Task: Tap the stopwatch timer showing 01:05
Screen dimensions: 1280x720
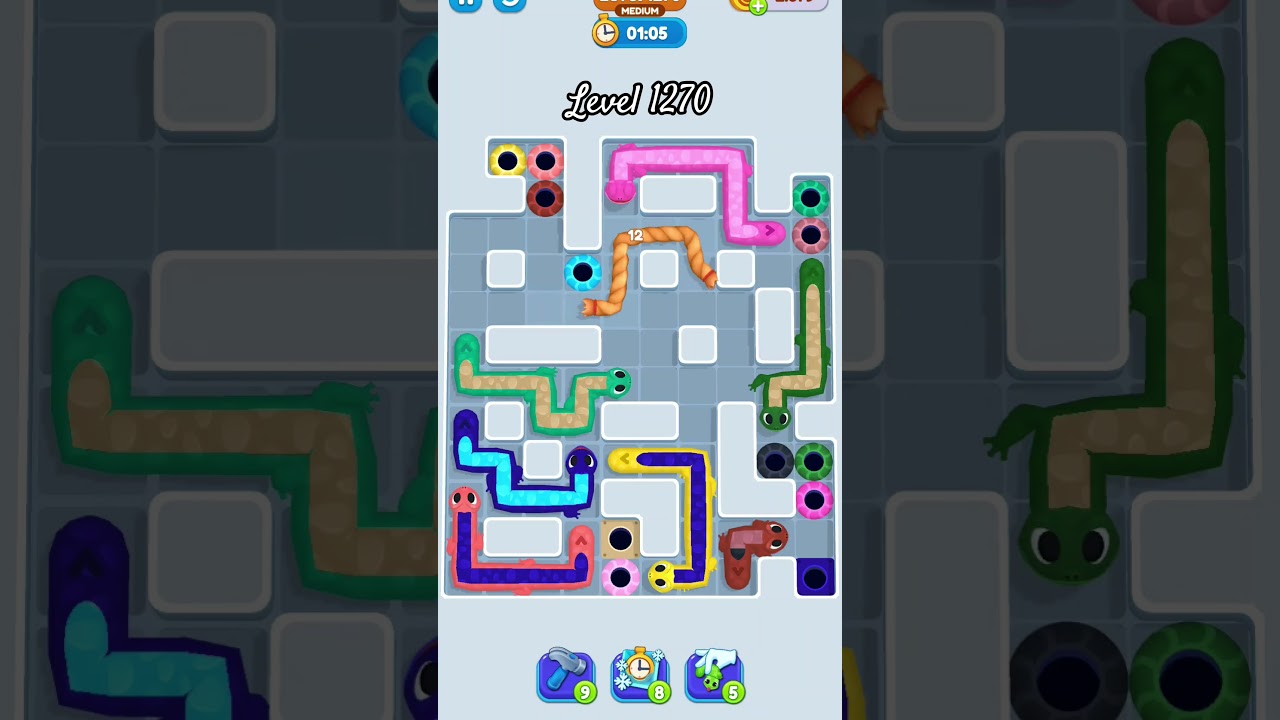Action: coord(639,32)
